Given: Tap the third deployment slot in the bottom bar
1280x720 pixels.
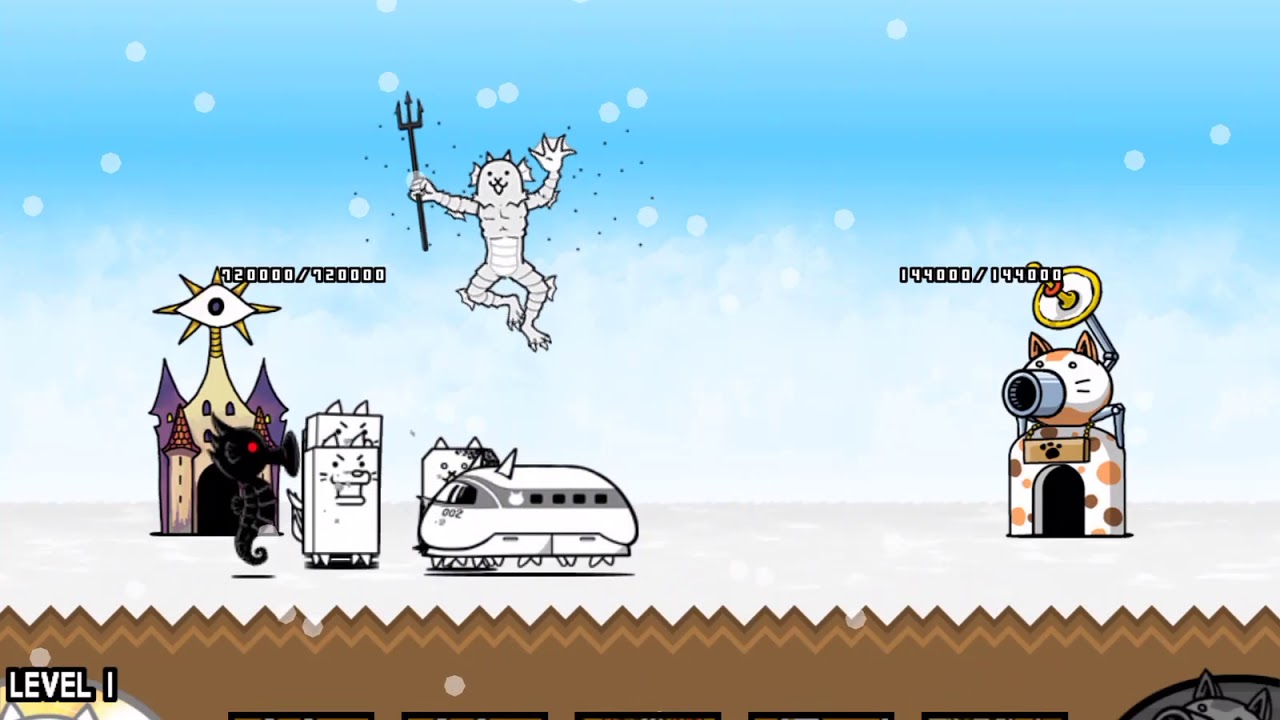Looking at the screenshot, I should point(648,712).
